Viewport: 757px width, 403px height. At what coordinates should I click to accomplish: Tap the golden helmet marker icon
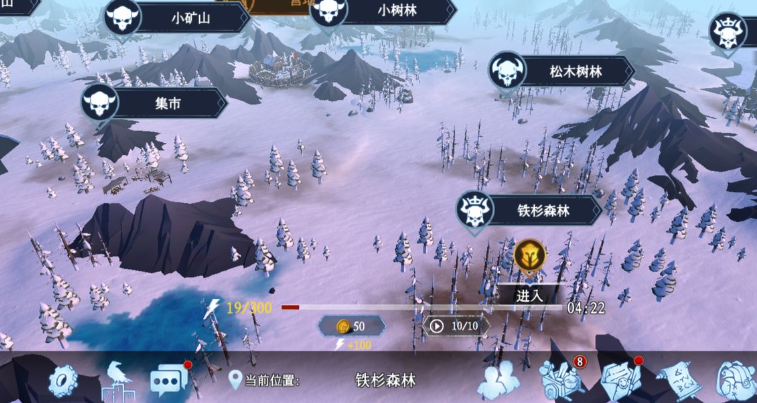coord(529,256)
